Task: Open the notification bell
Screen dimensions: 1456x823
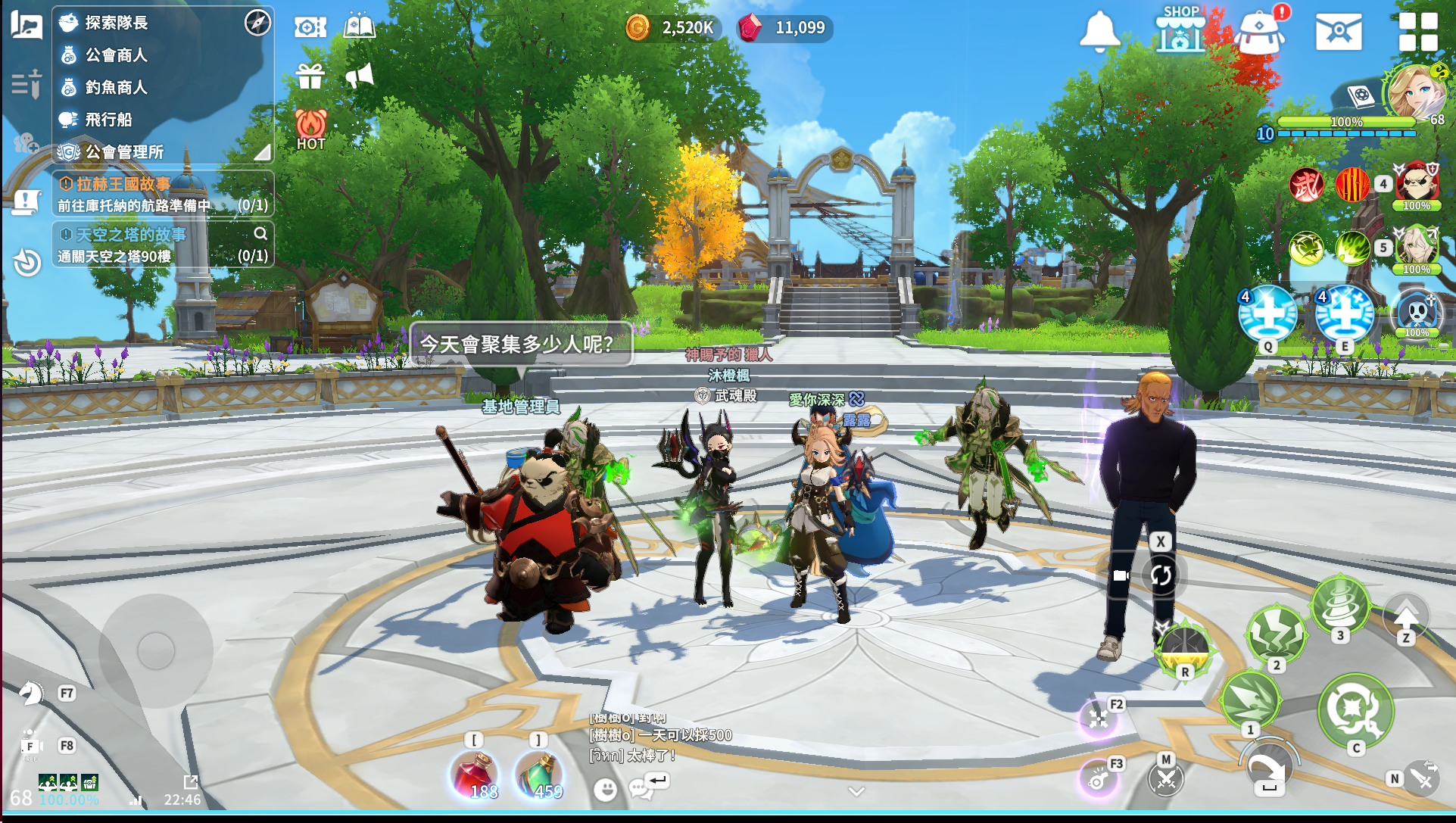Action: tap(1099, 32)
